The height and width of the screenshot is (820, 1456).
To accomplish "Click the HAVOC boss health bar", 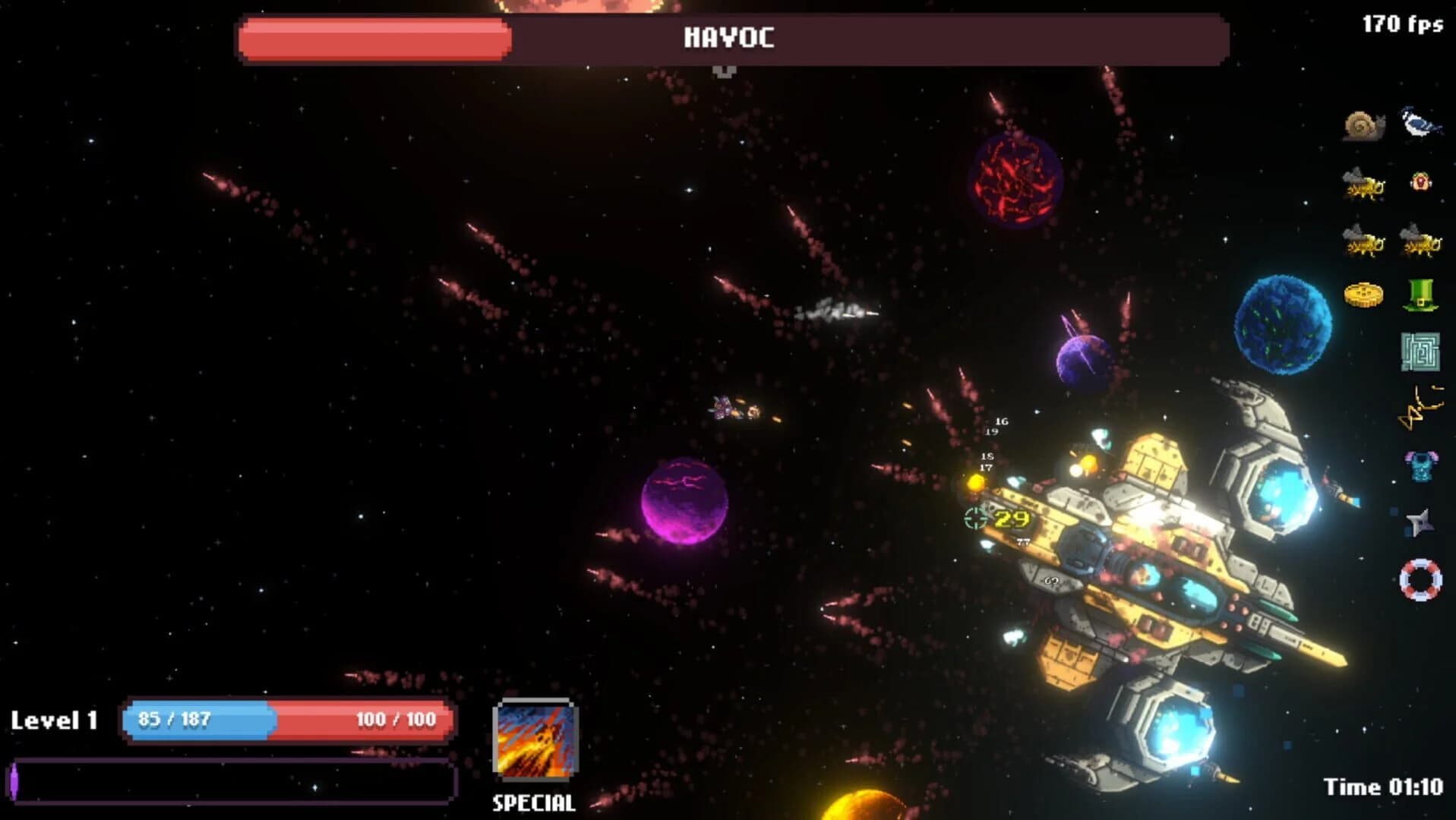I will 729,39.
